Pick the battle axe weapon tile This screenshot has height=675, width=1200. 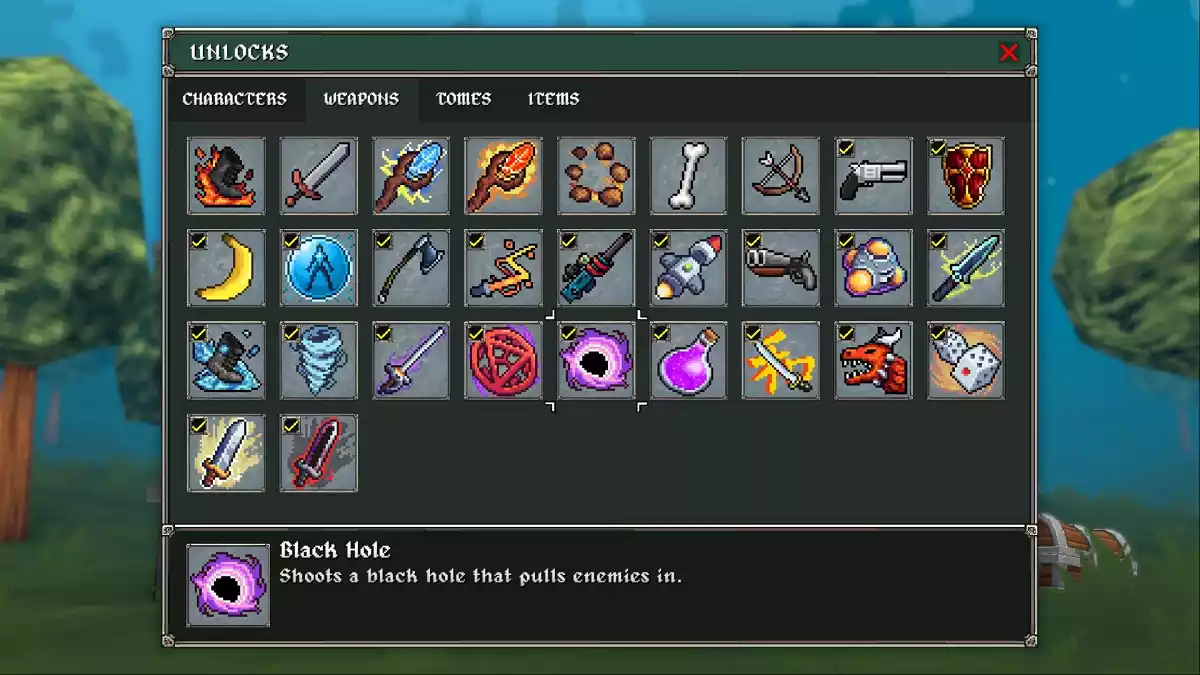pyautogui.click(x=411, y=268)
